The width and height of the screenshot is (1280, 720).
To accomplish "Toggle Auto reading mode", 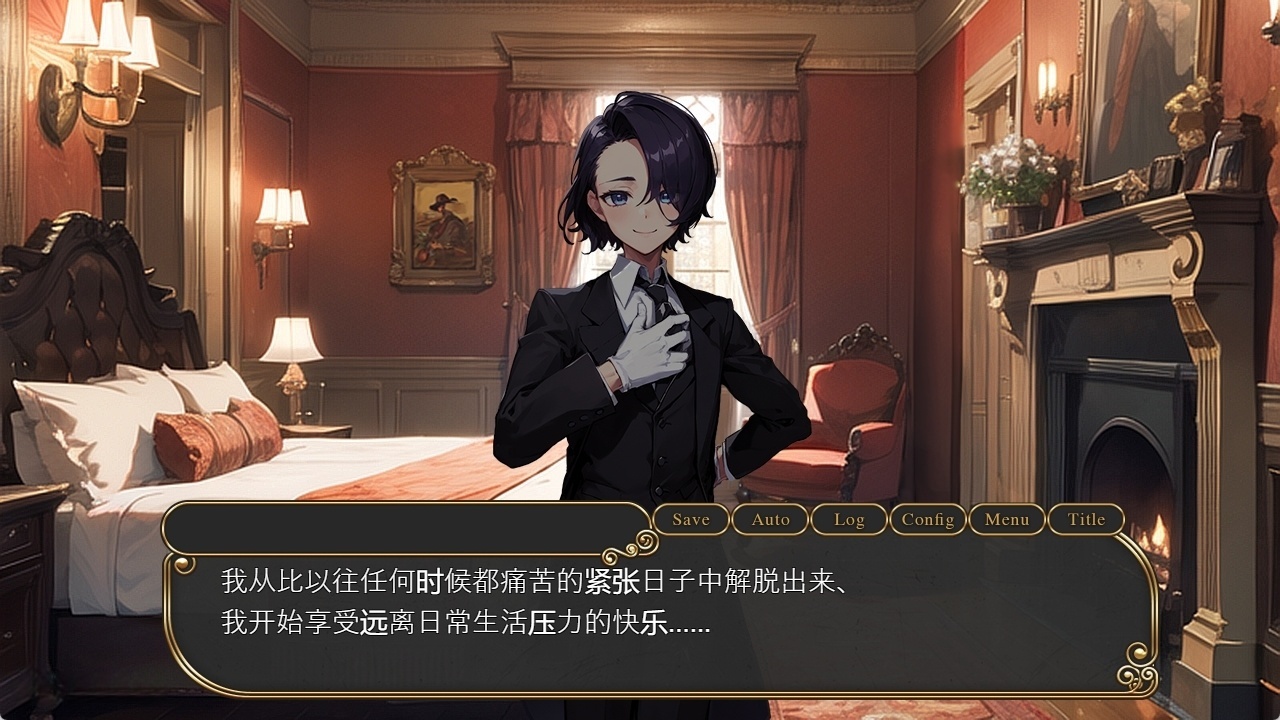I will pyautogui.click(x=770, y=520).
